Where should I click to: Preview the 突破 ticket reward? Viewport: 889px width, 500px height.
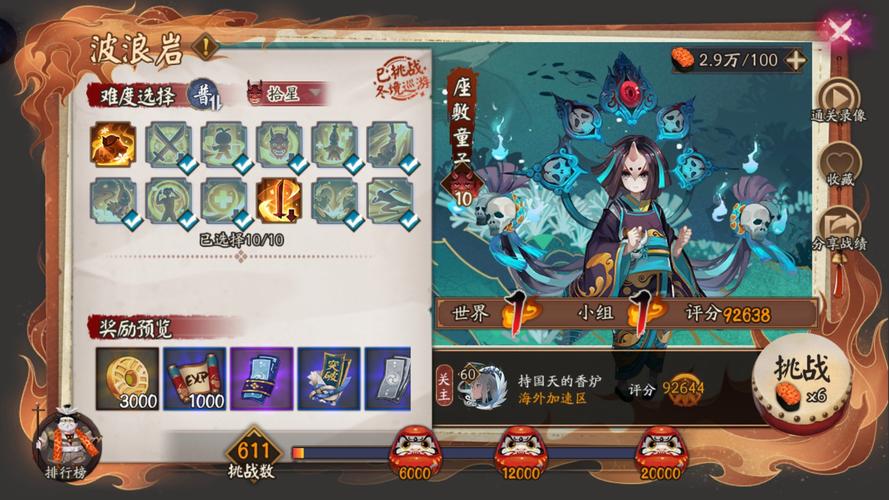[328, 378]
